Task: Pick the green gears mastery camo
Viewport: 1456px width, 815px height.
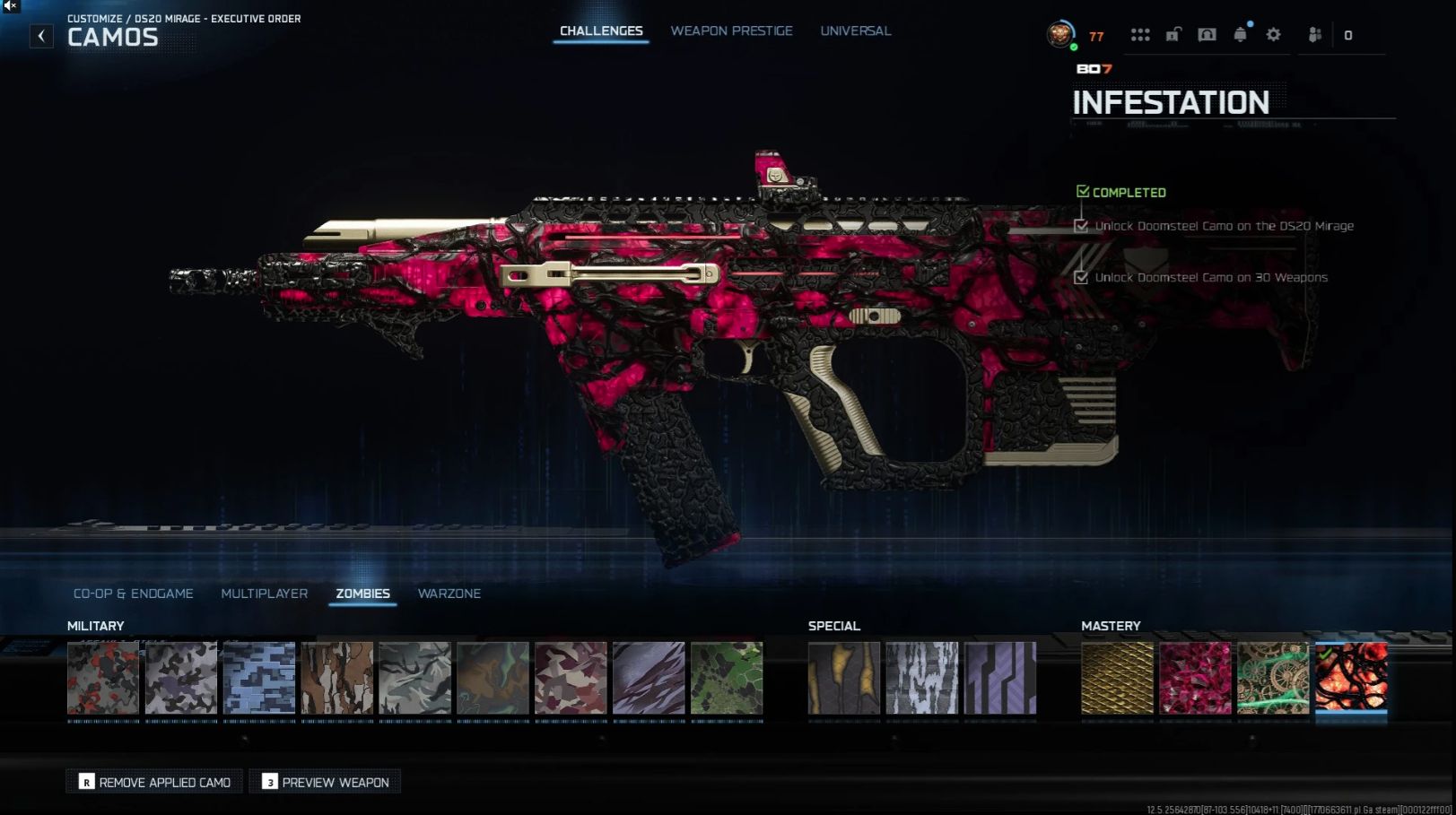Action: pos(1272,678)
